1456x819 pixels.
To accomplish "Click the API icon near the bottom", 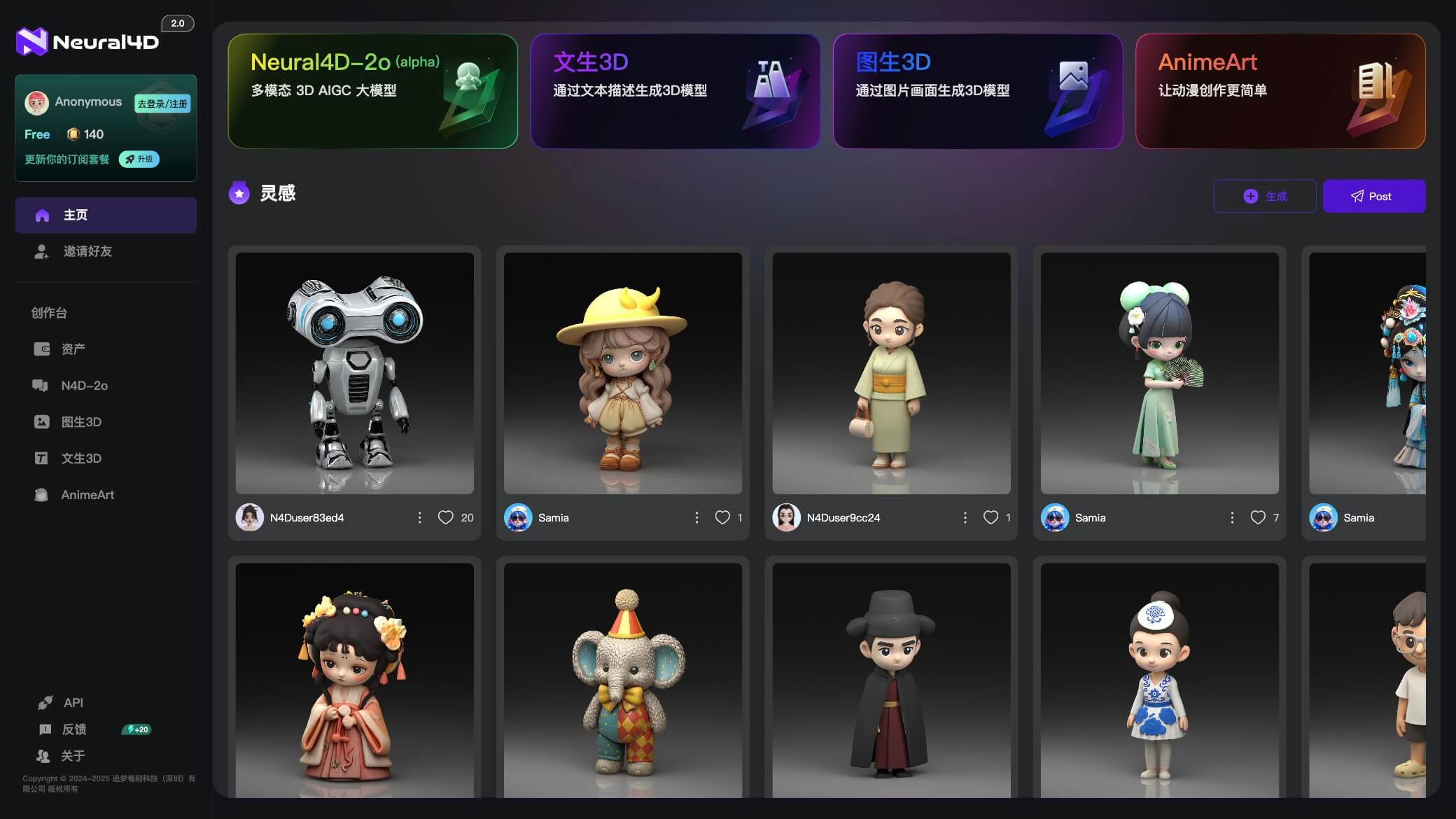I will [x=44, y=702].
